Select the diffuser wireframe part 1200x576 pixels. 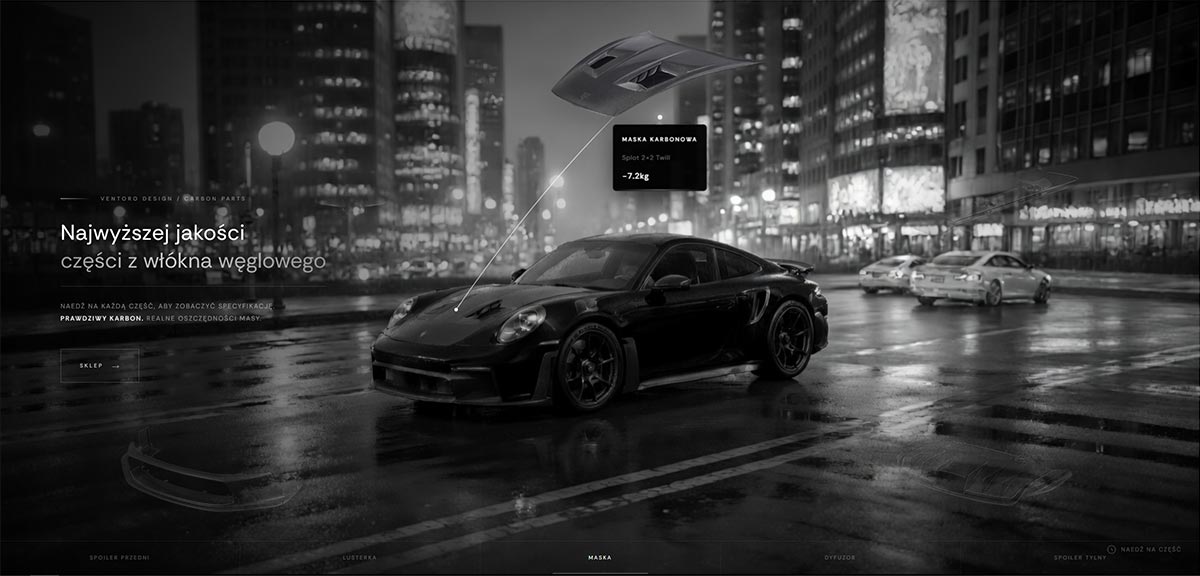[985, 473]
